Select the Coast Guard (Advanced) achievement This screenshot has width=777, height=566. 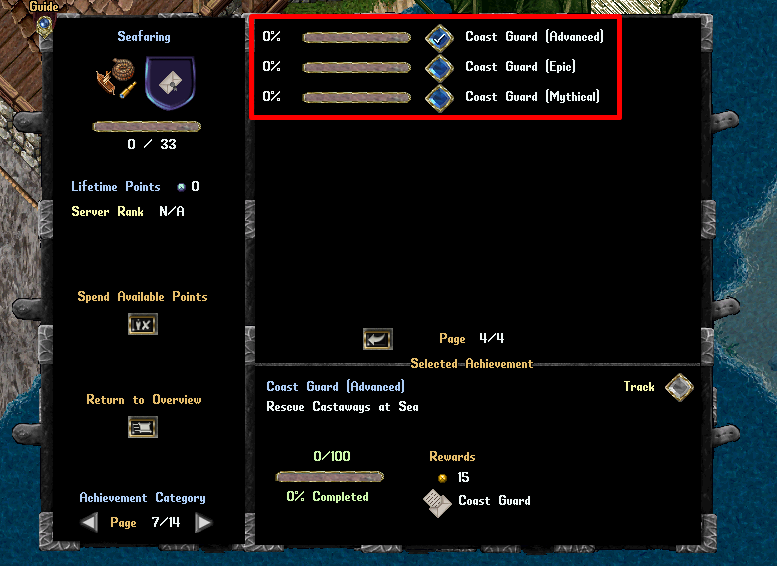coord(439,38)
